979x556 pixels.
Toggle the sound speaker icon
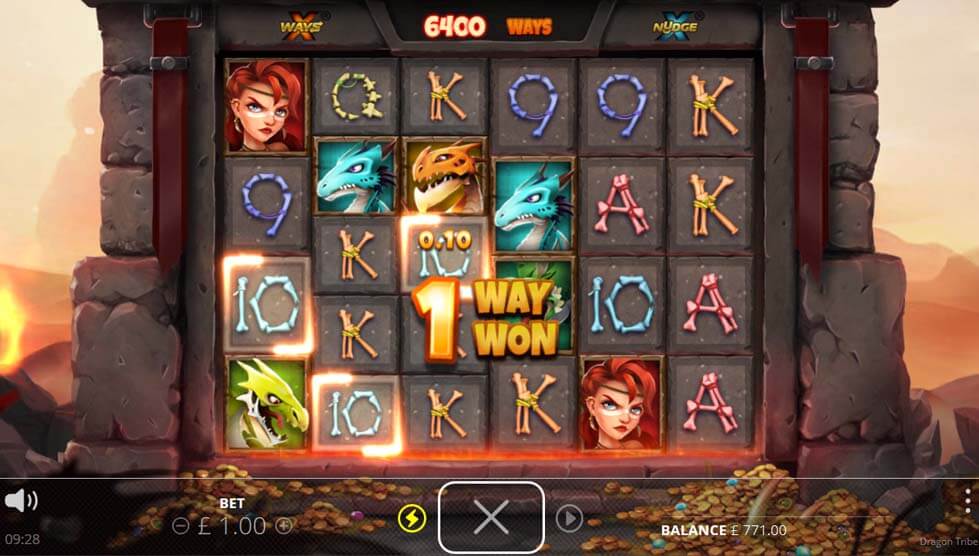coord(21,501)
